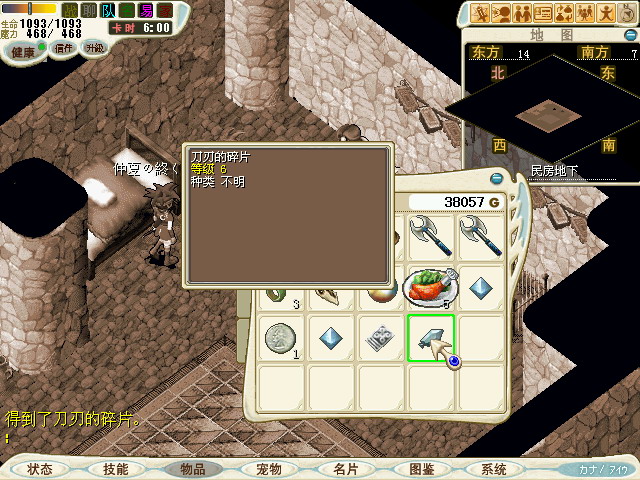Switch to the 宠物 pets tab

269,468
